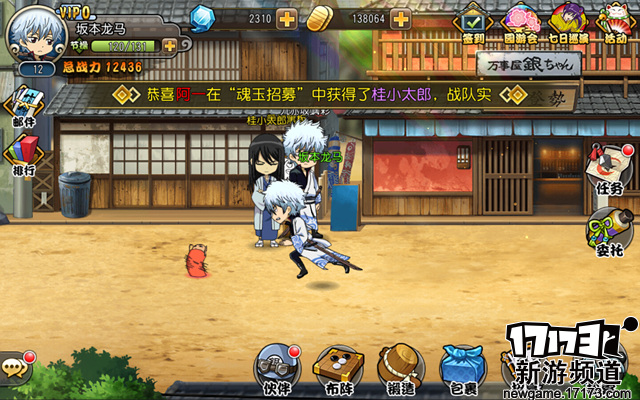The width and height of the screenshot is (640, 400).
Task: Open the chat speech bubble
Action: (x=15, y=366)
